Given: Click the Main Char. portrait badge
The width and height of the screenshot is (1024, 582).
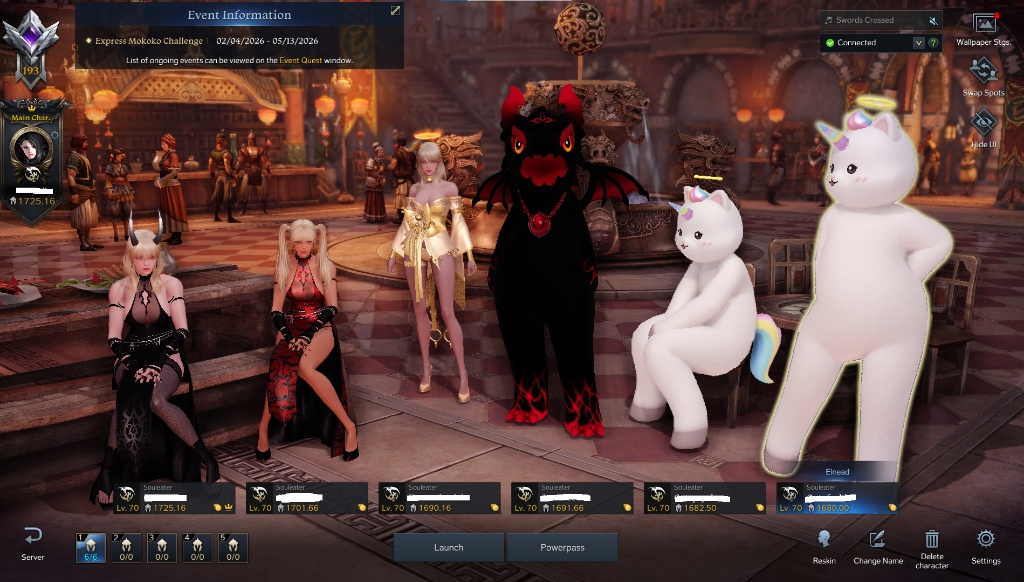Looking at the screenshot, I should click(x=31, y=152).
